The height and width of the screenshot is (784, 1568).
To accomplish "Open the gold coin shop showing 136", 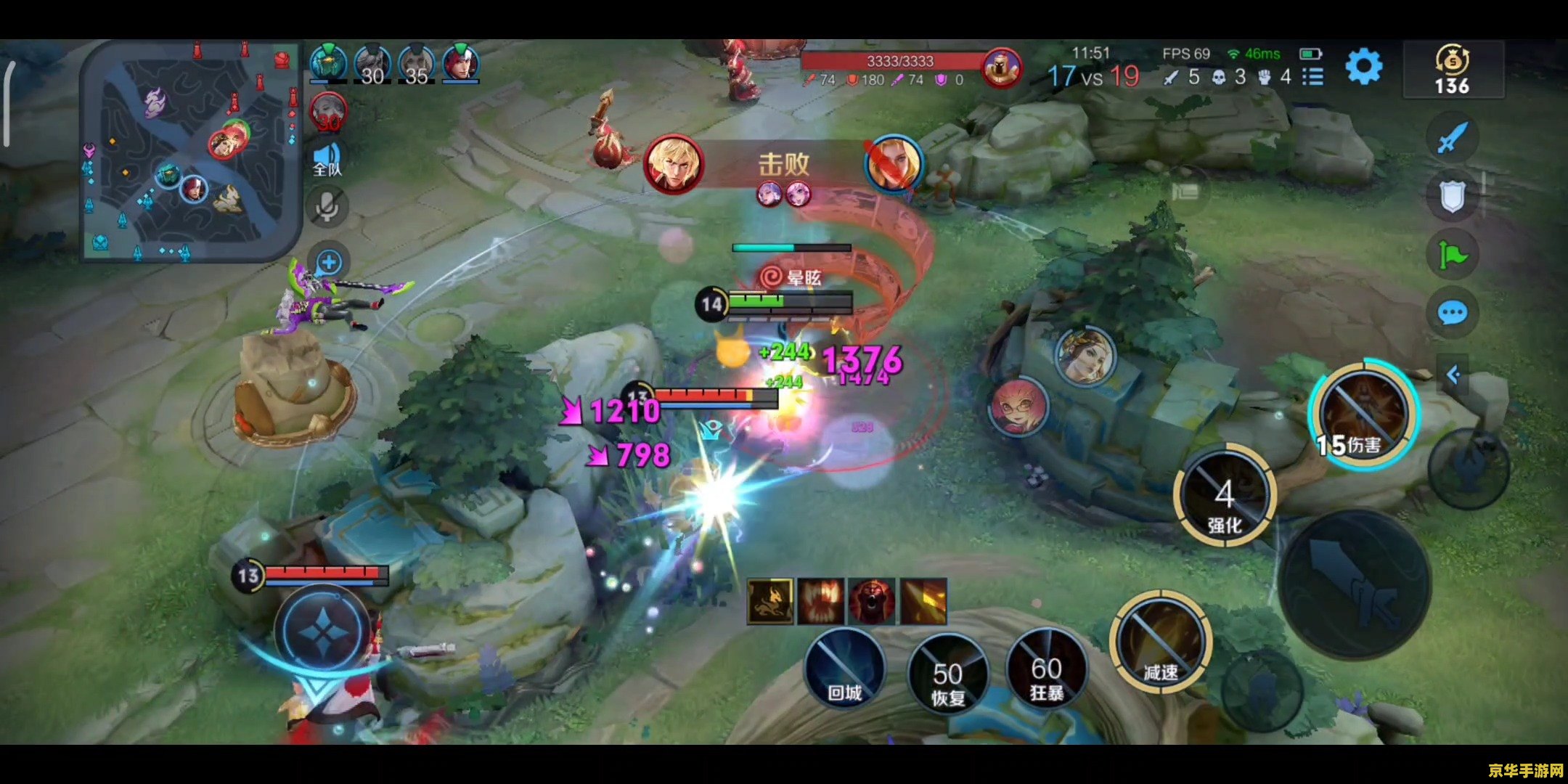I will coord(1452,70).
